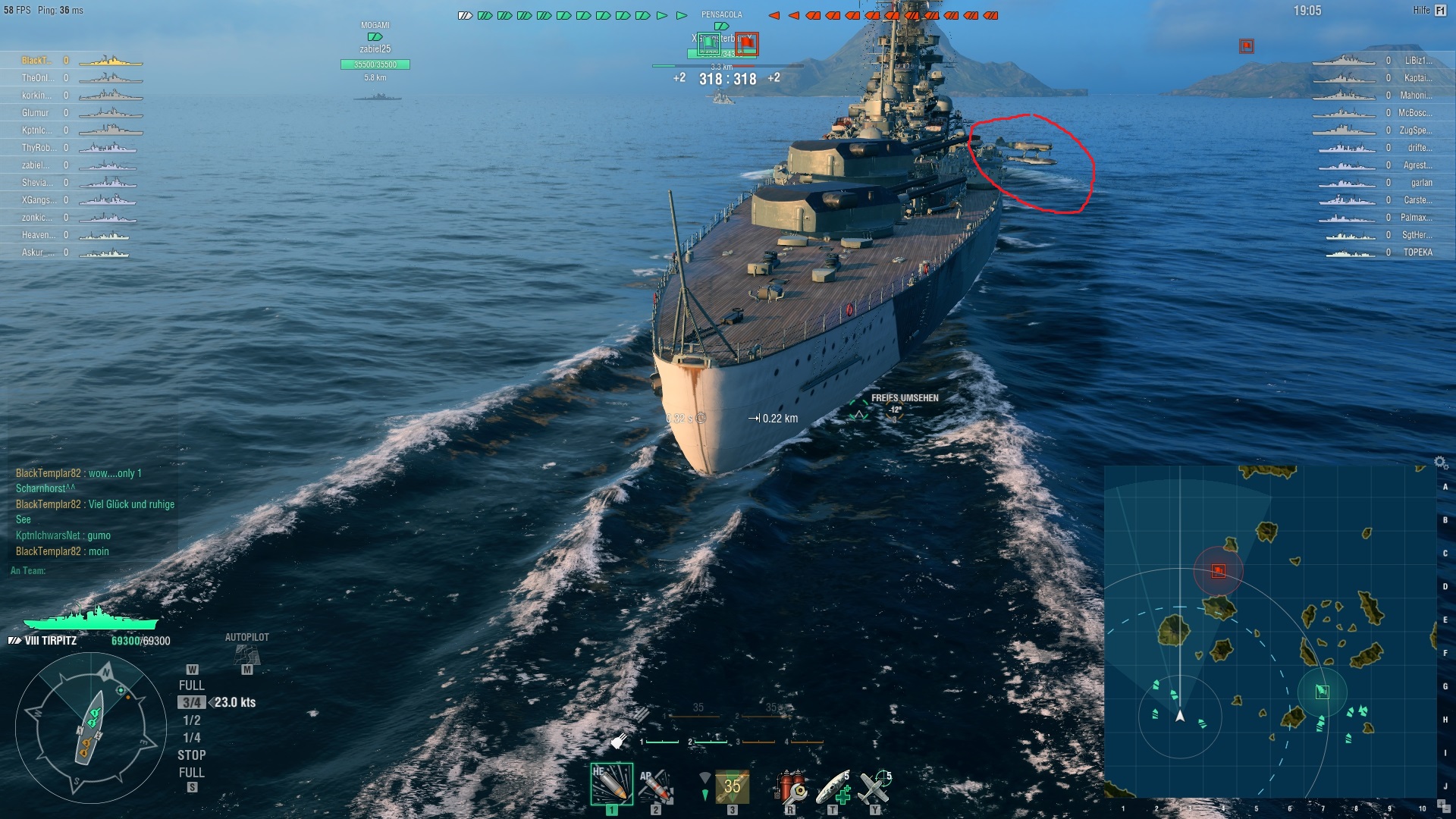Image resolution: width=1456 pixels, height=819 pixels.
Task: Click the torpedo spread indicator showing 35
Action: click(x=733, y=787)
